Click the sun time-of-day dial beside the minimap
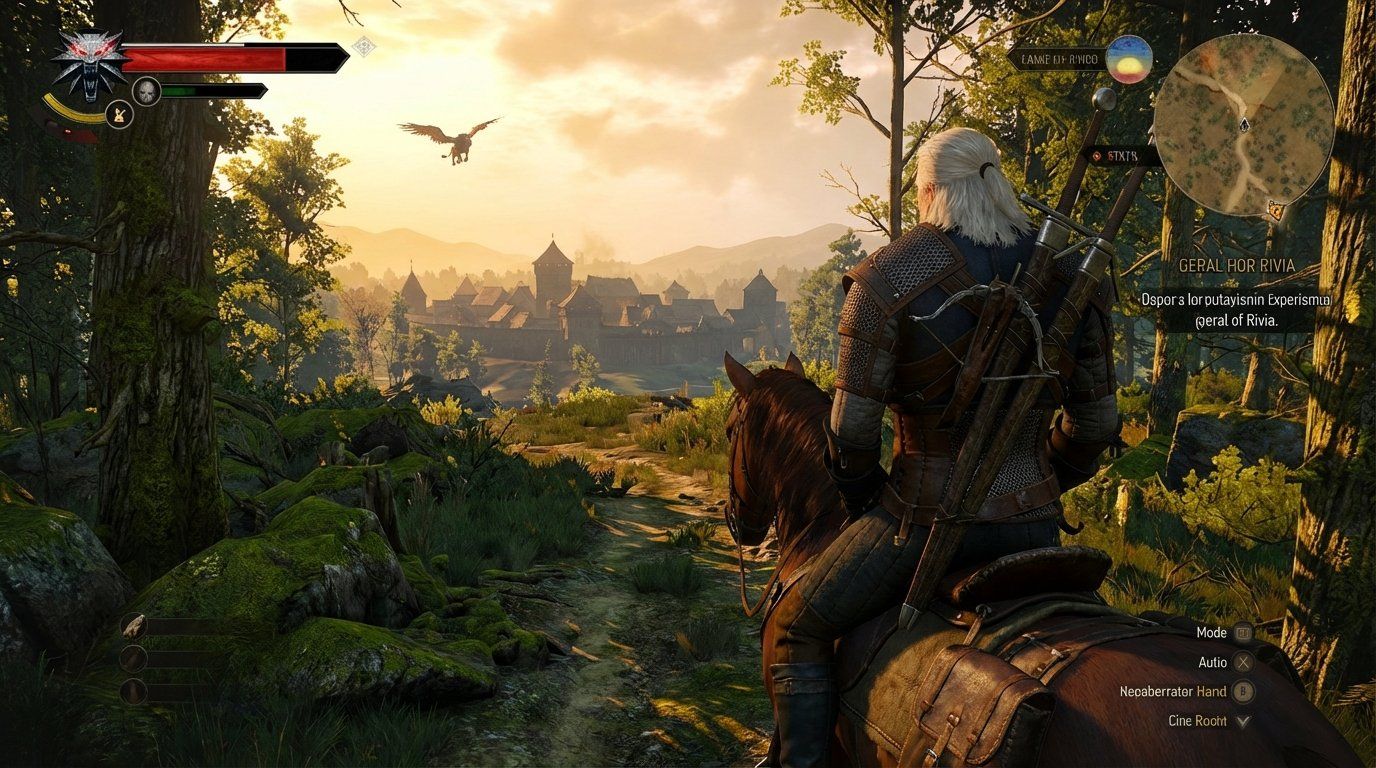1376x768 pixels. click(1129, 60)
